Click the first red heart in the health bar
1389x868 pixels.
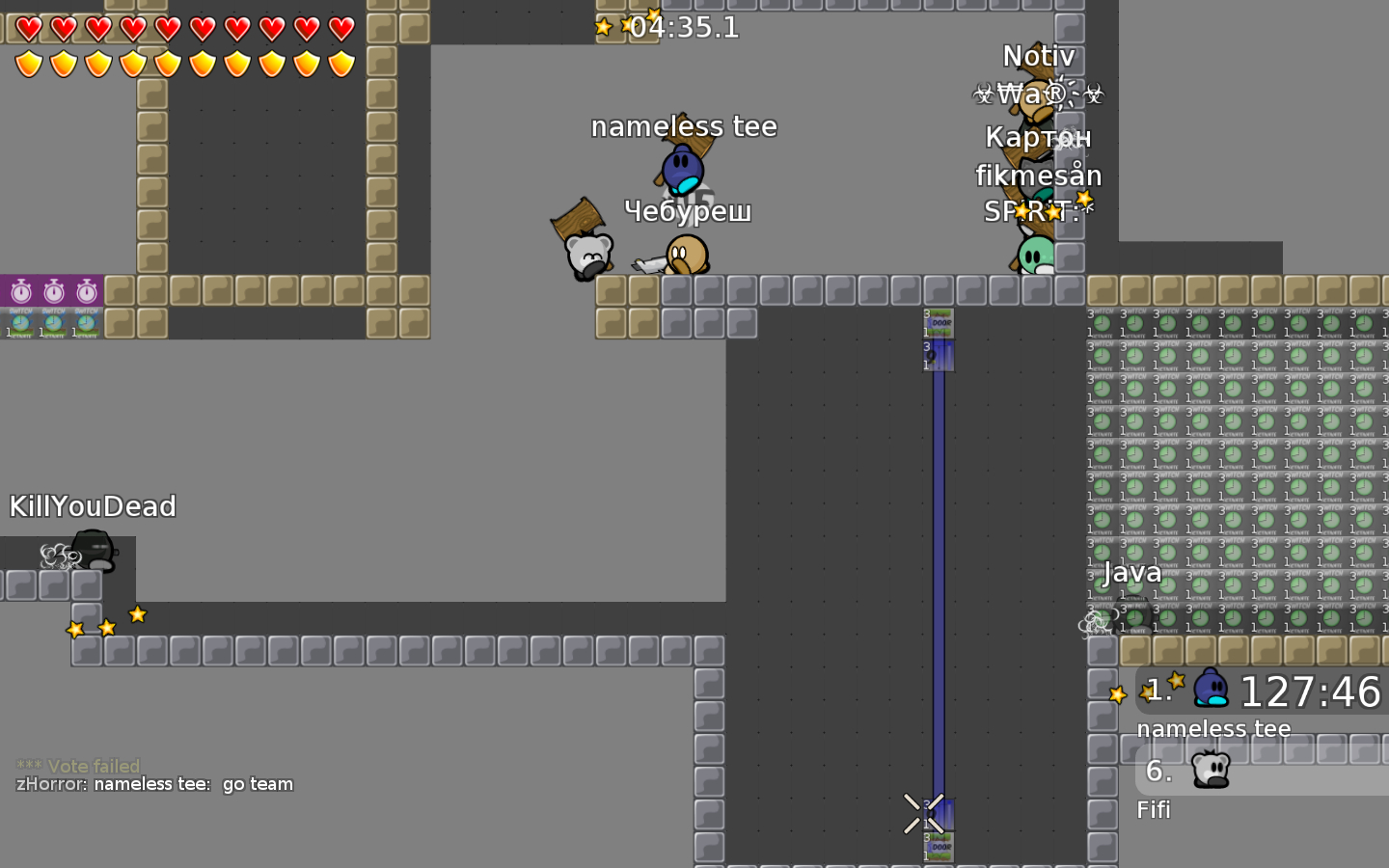(x=28, y=29)
